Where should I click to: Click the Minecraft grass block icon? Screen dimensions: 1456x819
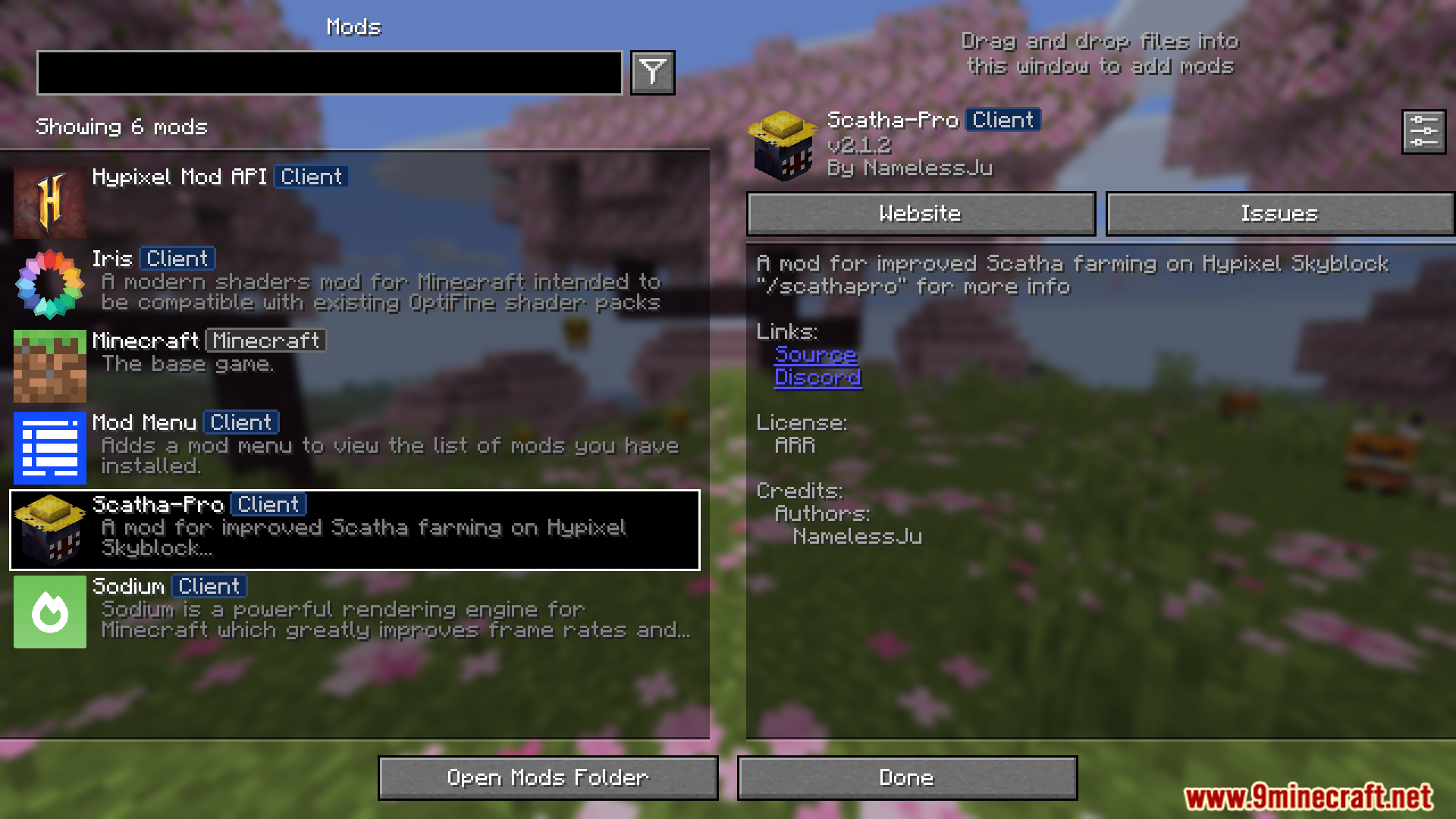(49, 366)
